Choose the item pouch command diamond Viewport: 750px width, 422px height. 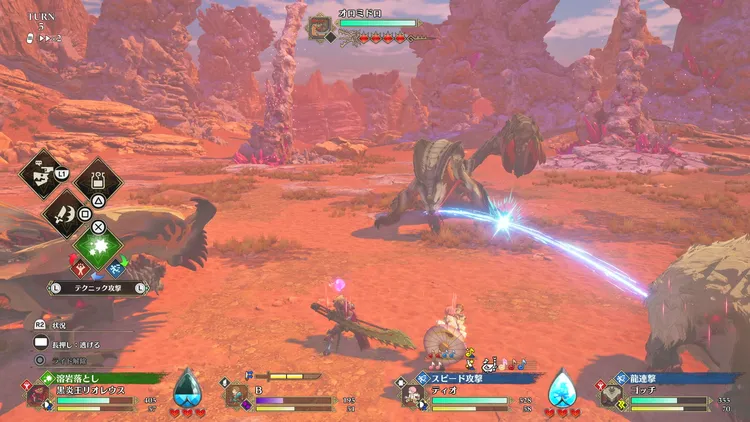coord(98,180)
